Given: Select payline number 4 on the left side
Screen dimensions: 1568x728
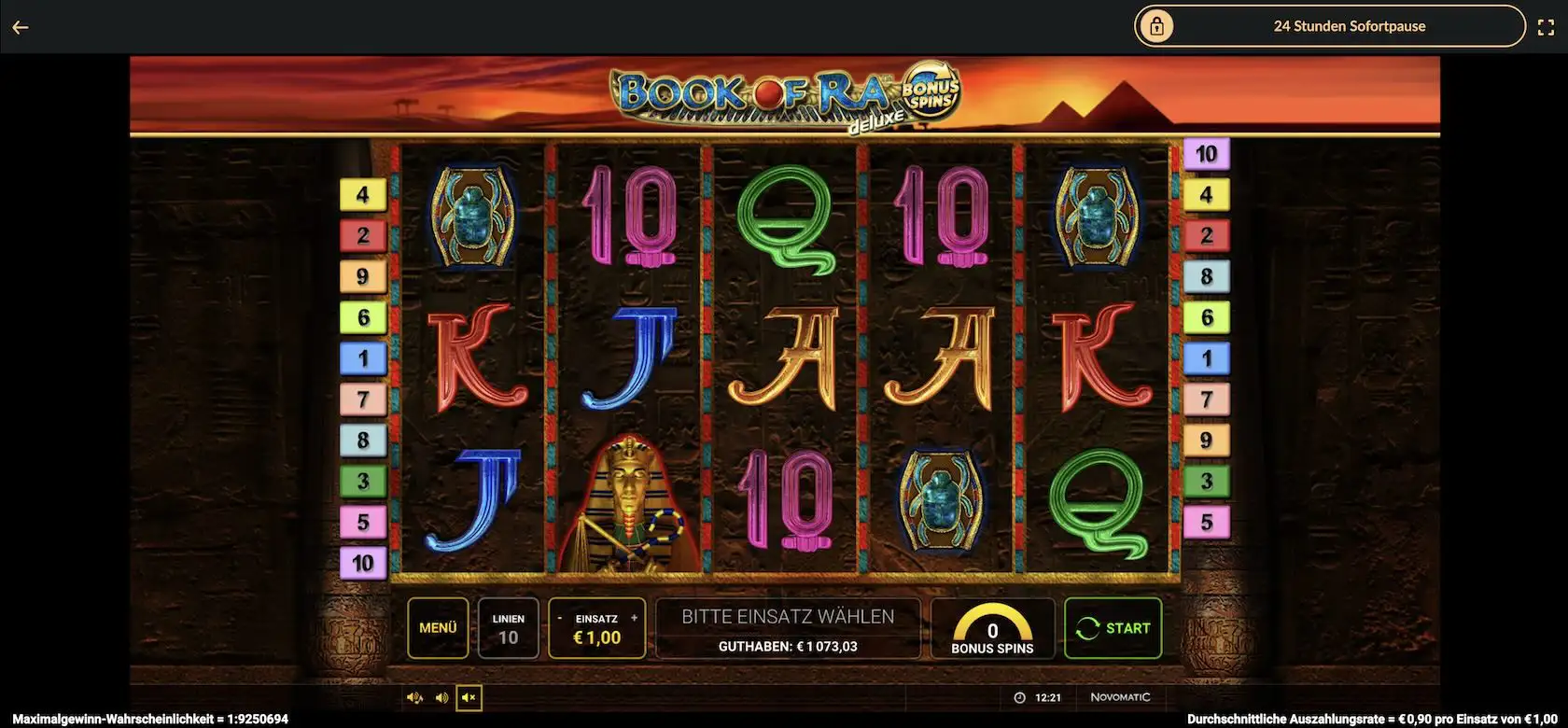Looking at the screenshot, I should click(x=363, y=193).
